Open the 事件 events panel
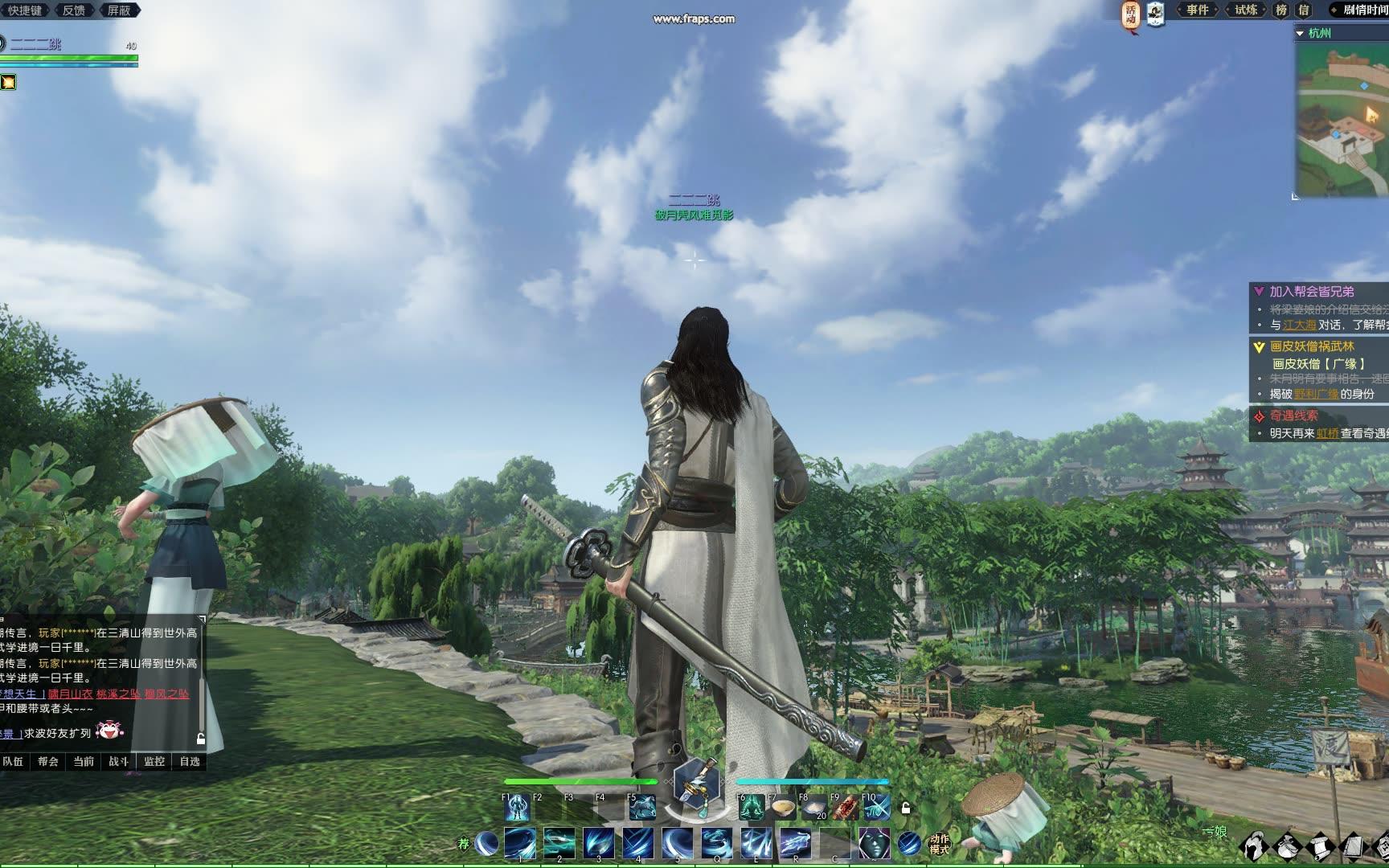Screen dimensions: 1389x868 (x=1197, y=10)
